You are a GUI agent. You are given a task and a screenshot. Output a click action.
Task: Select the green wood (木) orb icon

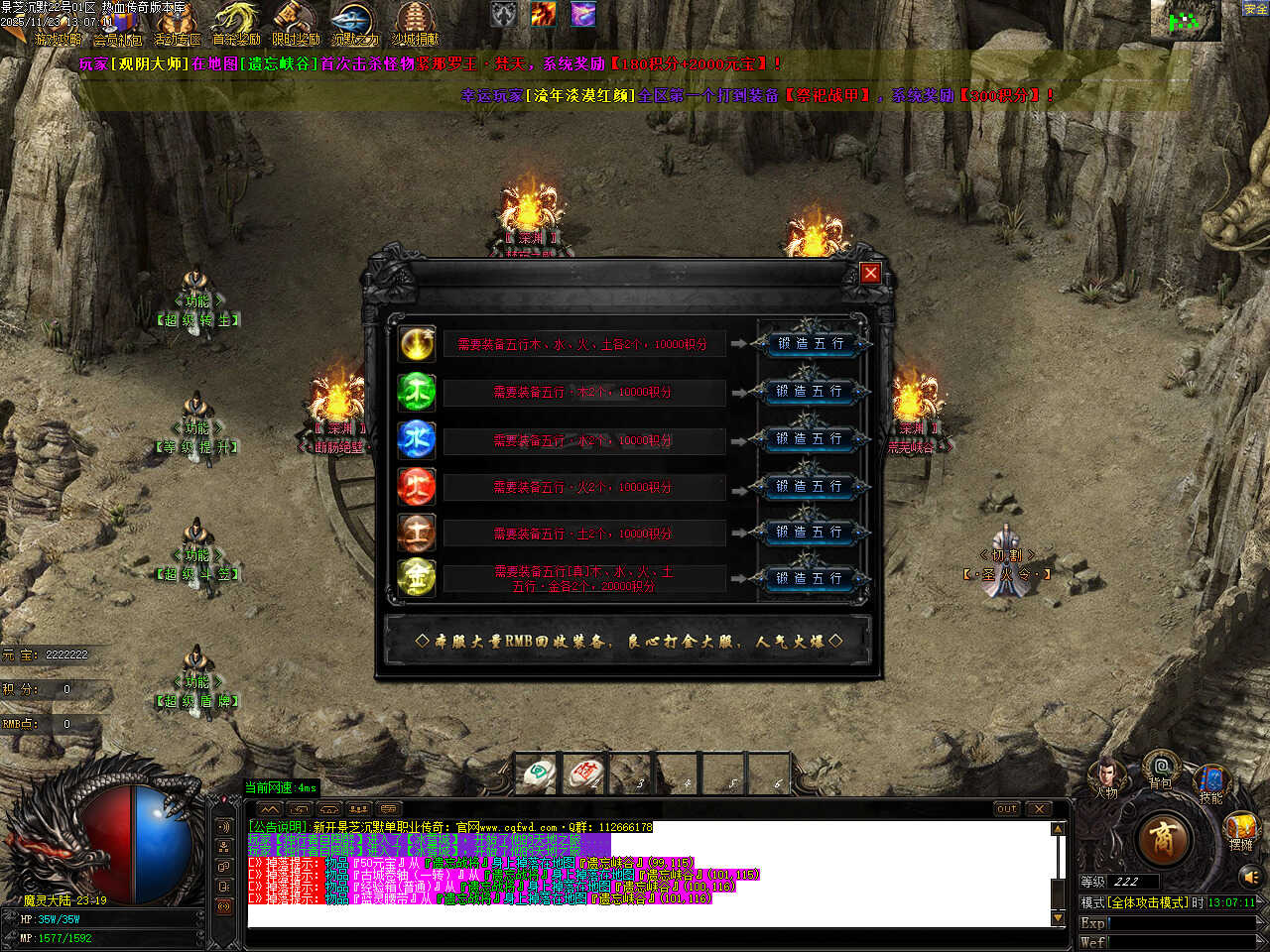click(417, 392)
